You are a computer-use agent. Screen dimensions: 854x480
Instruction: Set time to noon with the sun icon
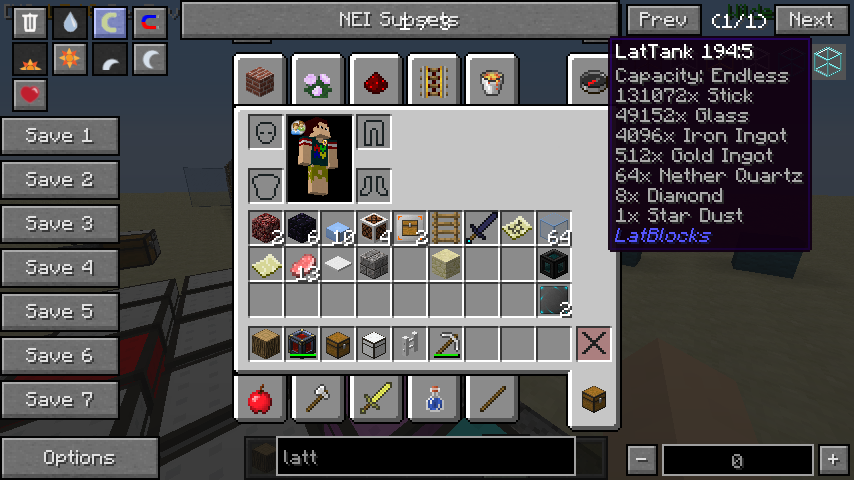point(70,60)
